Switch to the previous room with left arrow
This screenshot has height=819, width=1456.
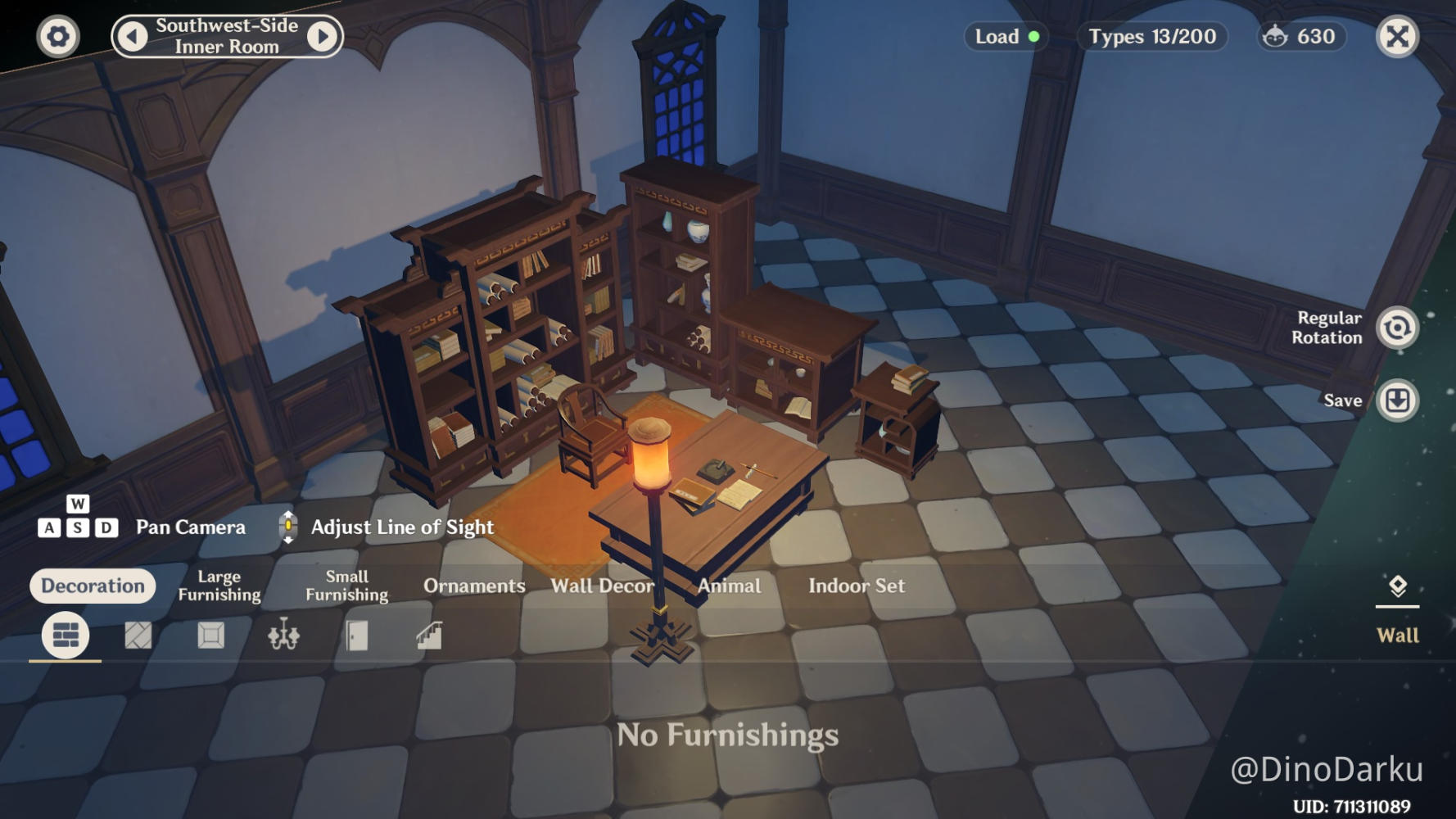pyautogui.click(x=132, y=37)
